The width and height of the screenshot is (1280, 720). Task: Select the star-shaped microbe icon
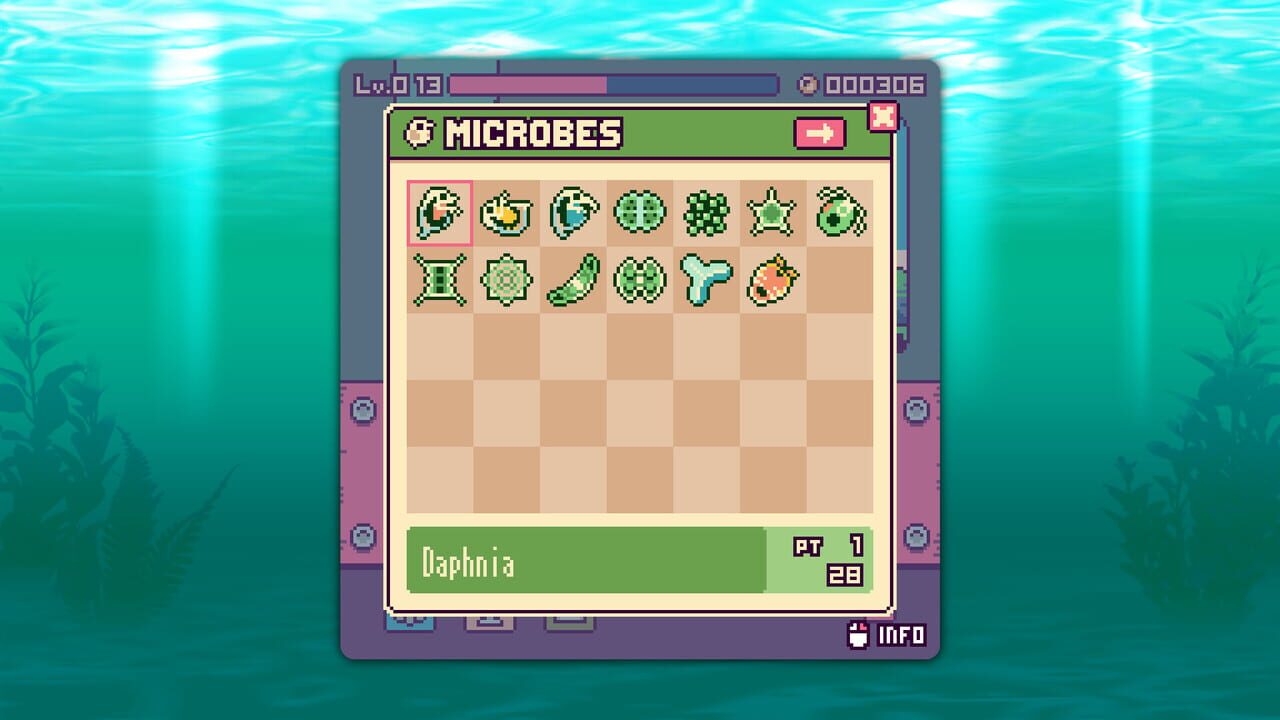[x=770, y=213]
